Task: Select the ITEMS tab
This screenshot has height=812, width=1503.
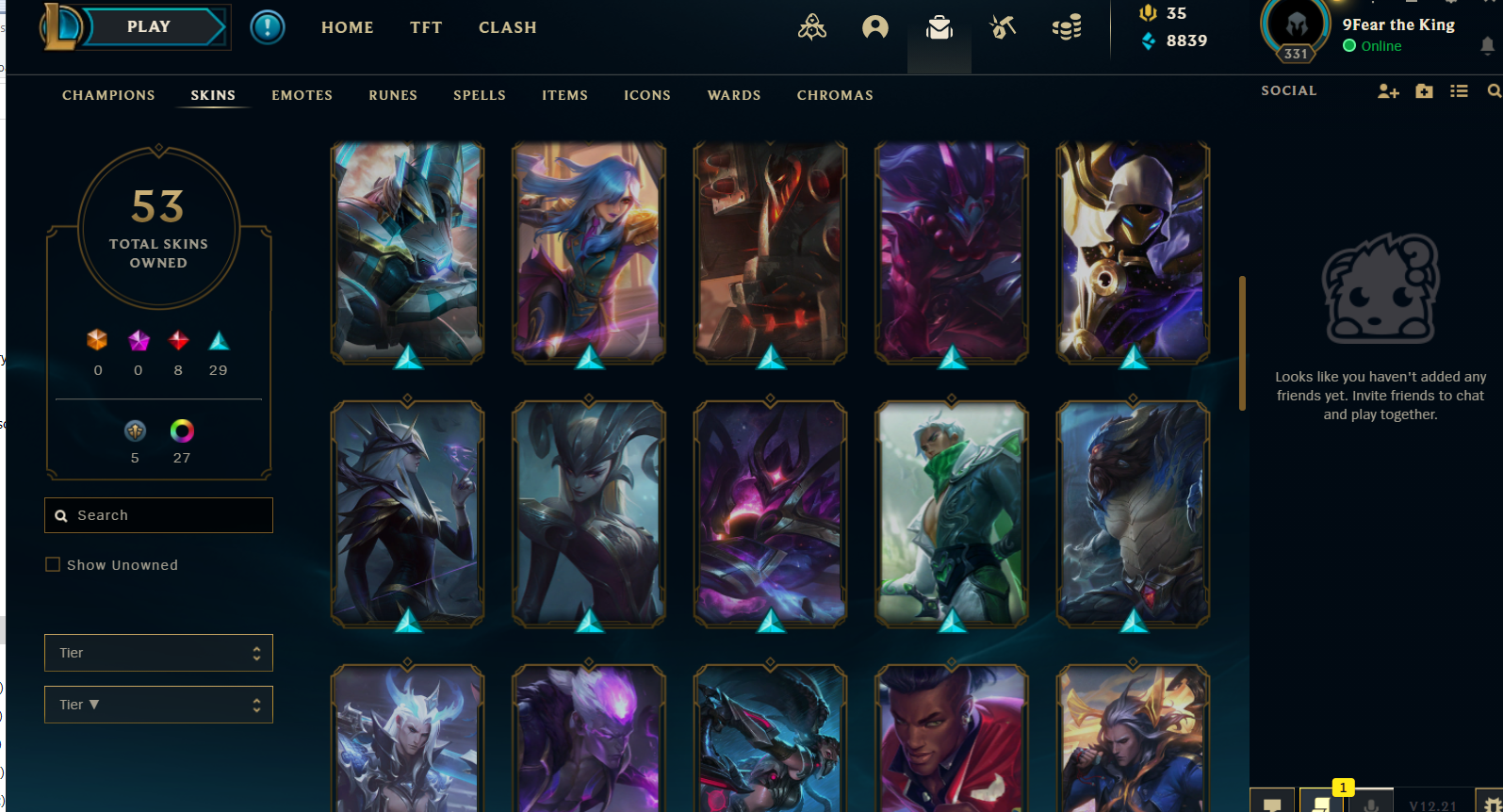Action: (564, 95)
